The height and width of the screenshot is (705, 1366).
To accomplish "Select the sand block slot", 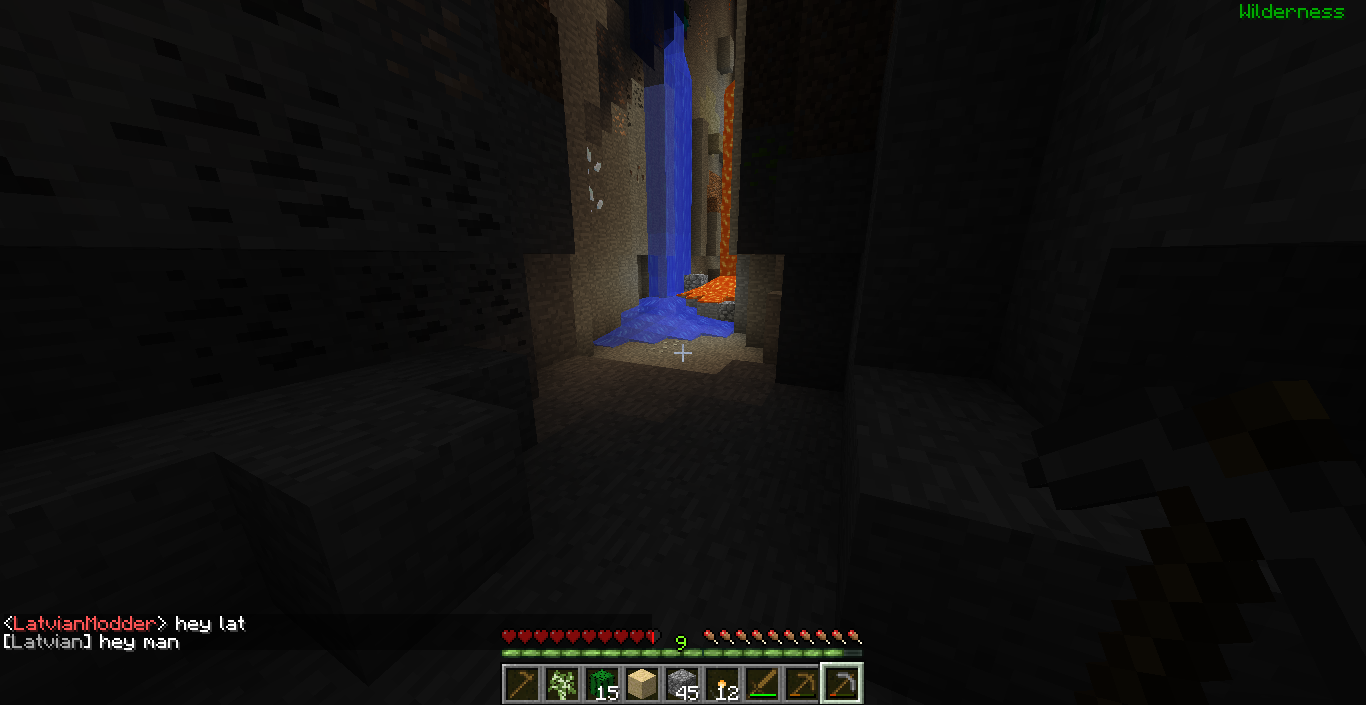I will tap(641, 685).
